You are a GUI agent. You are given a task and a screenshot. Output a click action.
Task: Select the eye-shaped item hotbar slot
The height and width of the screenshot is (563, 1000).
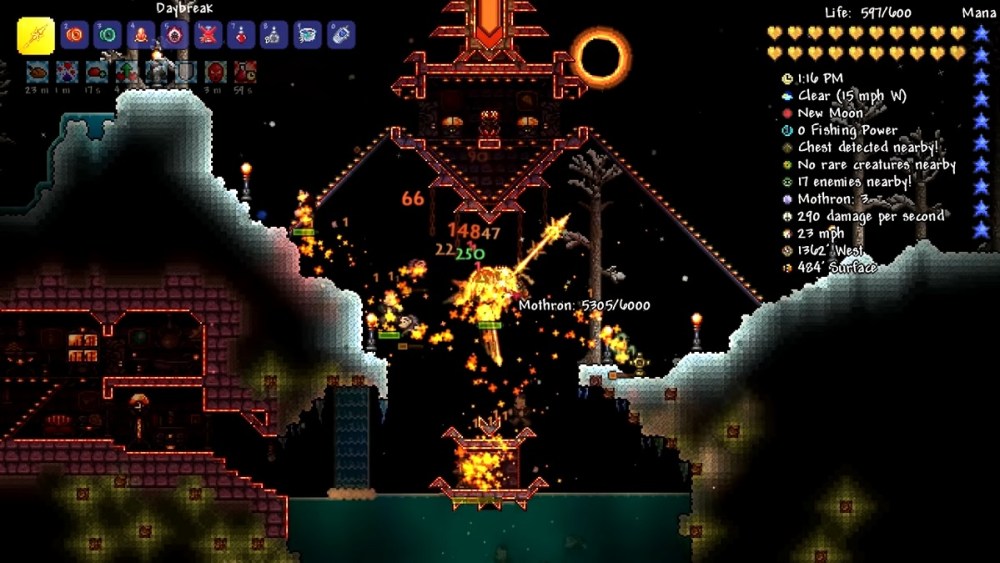(x=175, y=36)
